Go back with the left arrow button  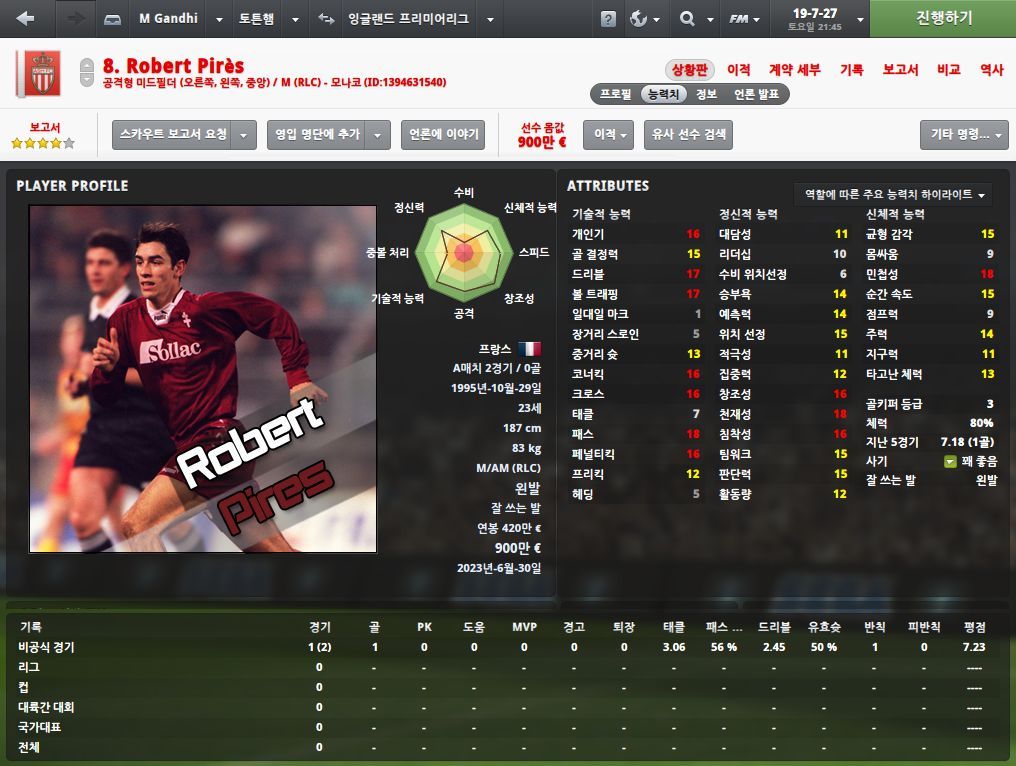[x=25, y=19]
